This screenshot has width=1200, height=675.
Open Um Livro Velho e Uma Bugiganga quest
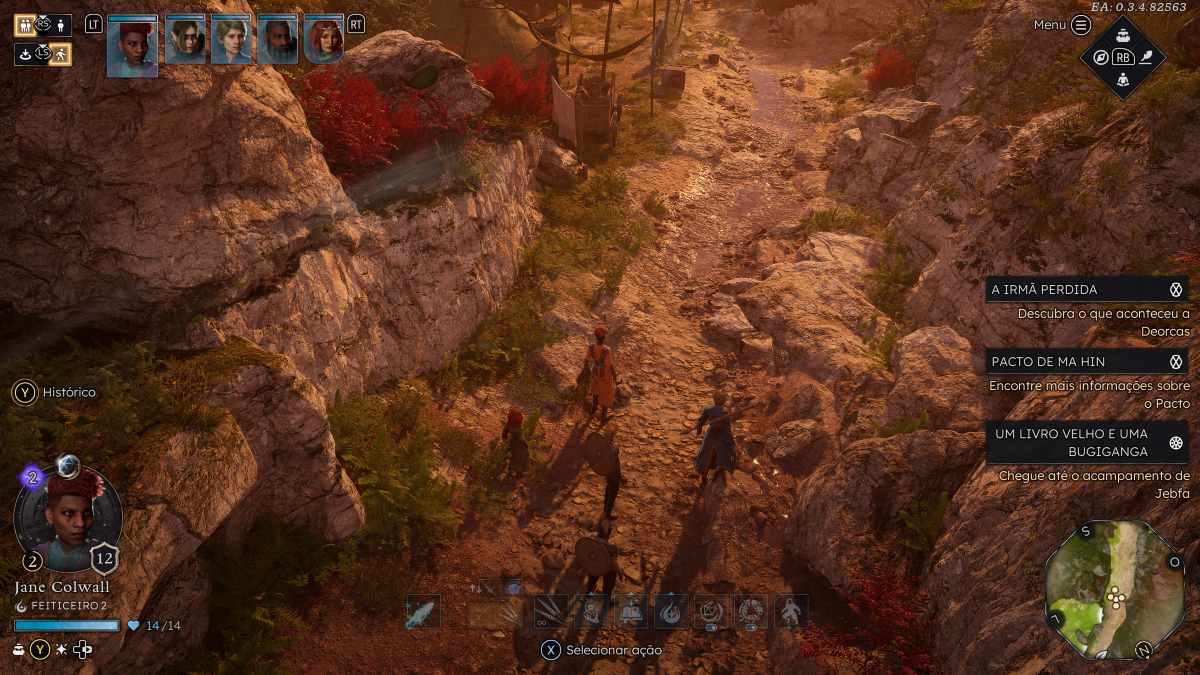[x=1086, y=441]
